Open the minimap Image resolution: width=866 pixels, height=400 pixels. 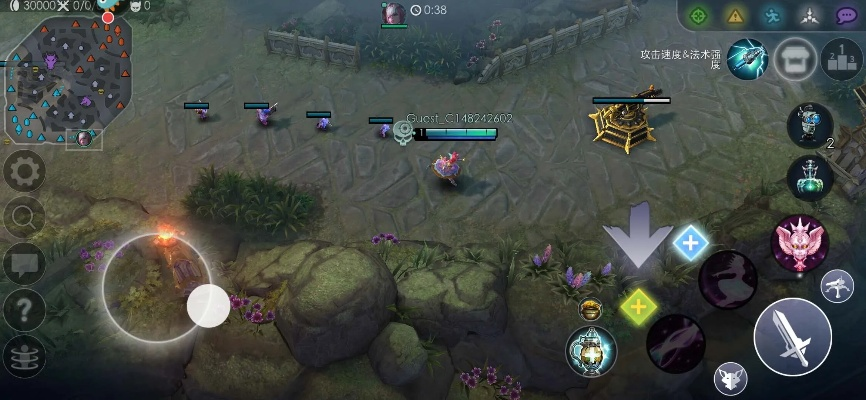[68, 80]
